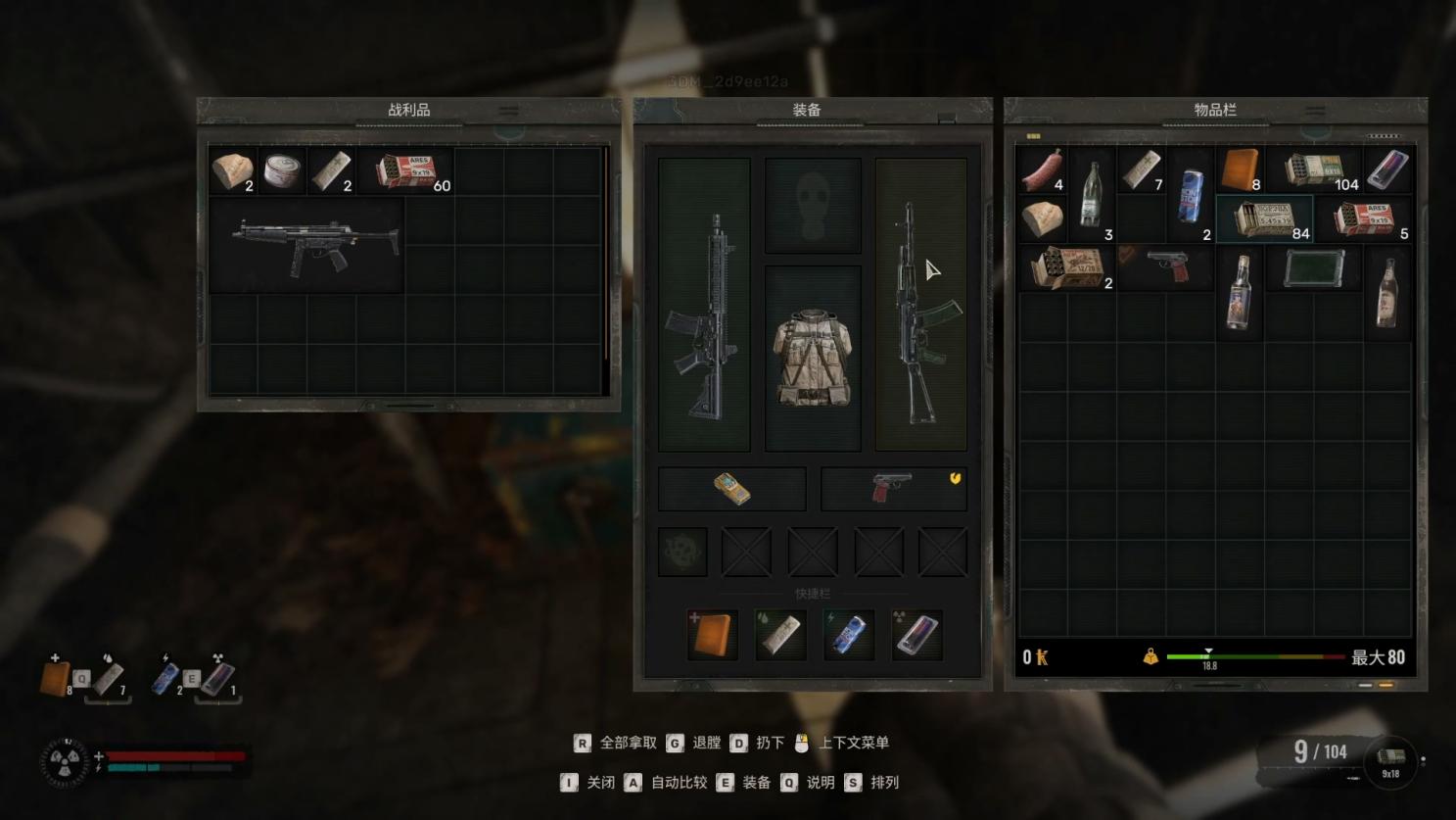Select the empty gas mask slot
The width and height of the screenshot is (1456, 820).
click(812, 207)
